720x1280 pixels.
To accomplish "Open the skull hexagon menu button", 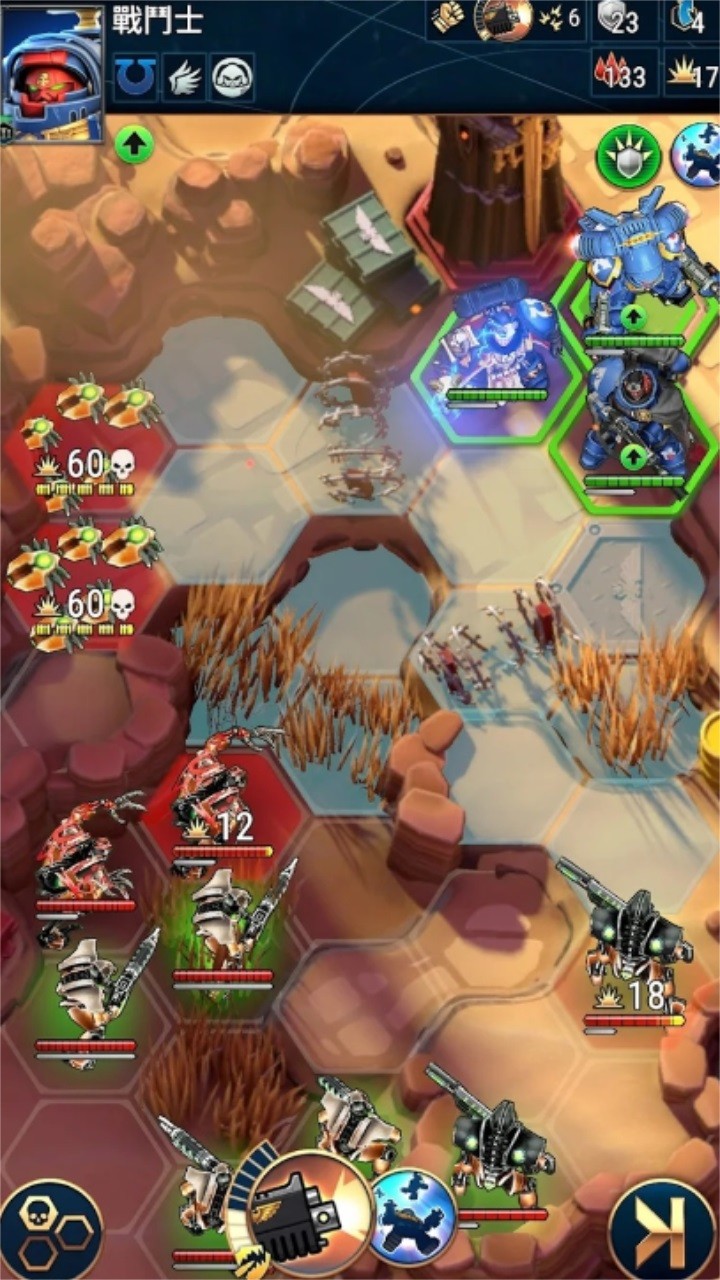I will point(50,1230).
